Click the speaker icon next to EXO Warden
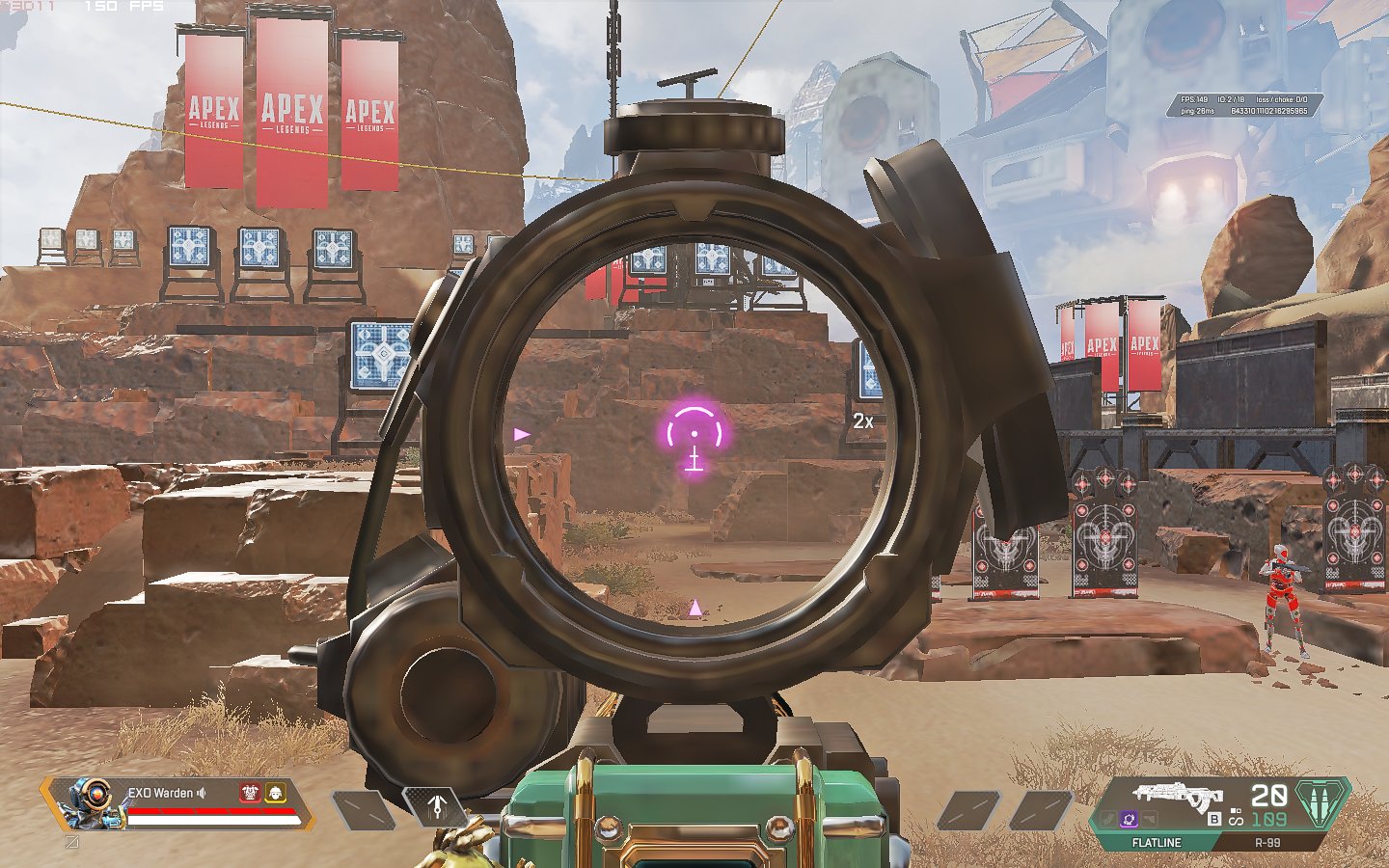The width and height of the screenshot is (1389, 868). [201, 793]
